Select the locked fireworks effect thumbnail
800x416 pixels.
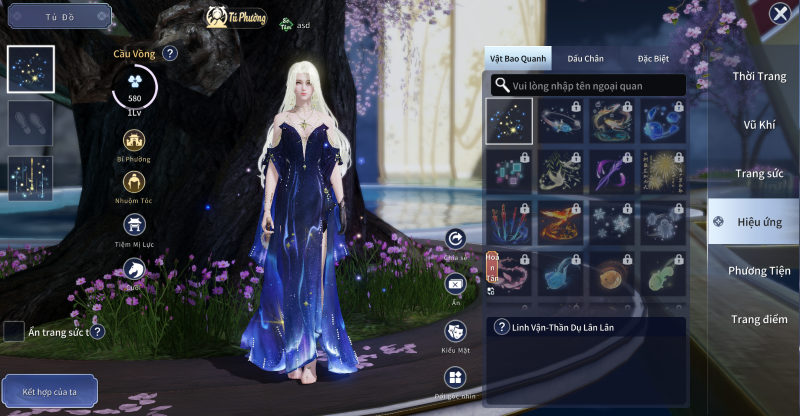pyautogui.click(x=663, y=171)
